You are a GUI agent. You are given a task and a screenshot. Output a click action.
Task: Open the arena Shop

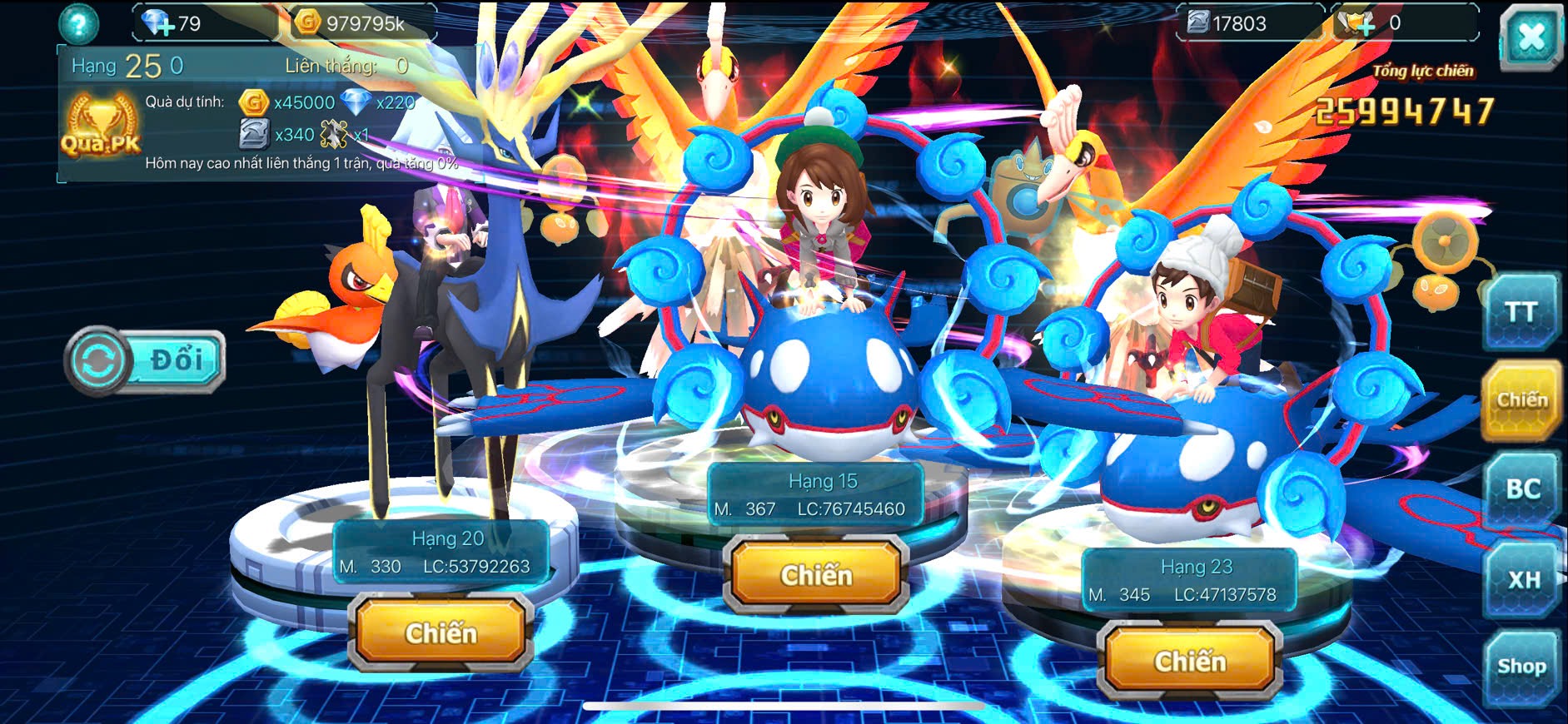pyautogui.click(x=1521, y=667)
